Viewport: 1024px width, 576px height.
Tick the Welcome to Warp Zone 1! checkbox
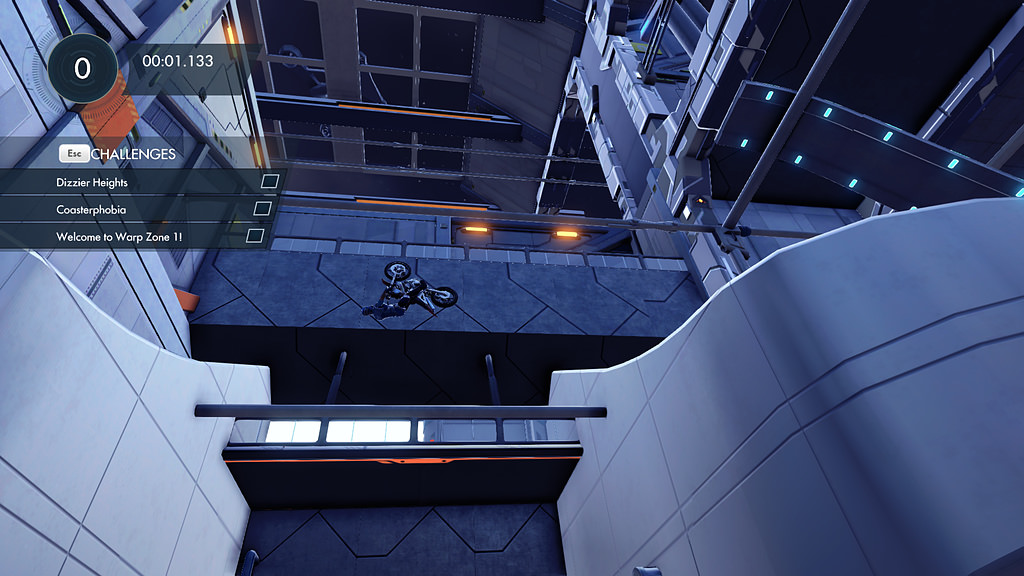[255, 235]
